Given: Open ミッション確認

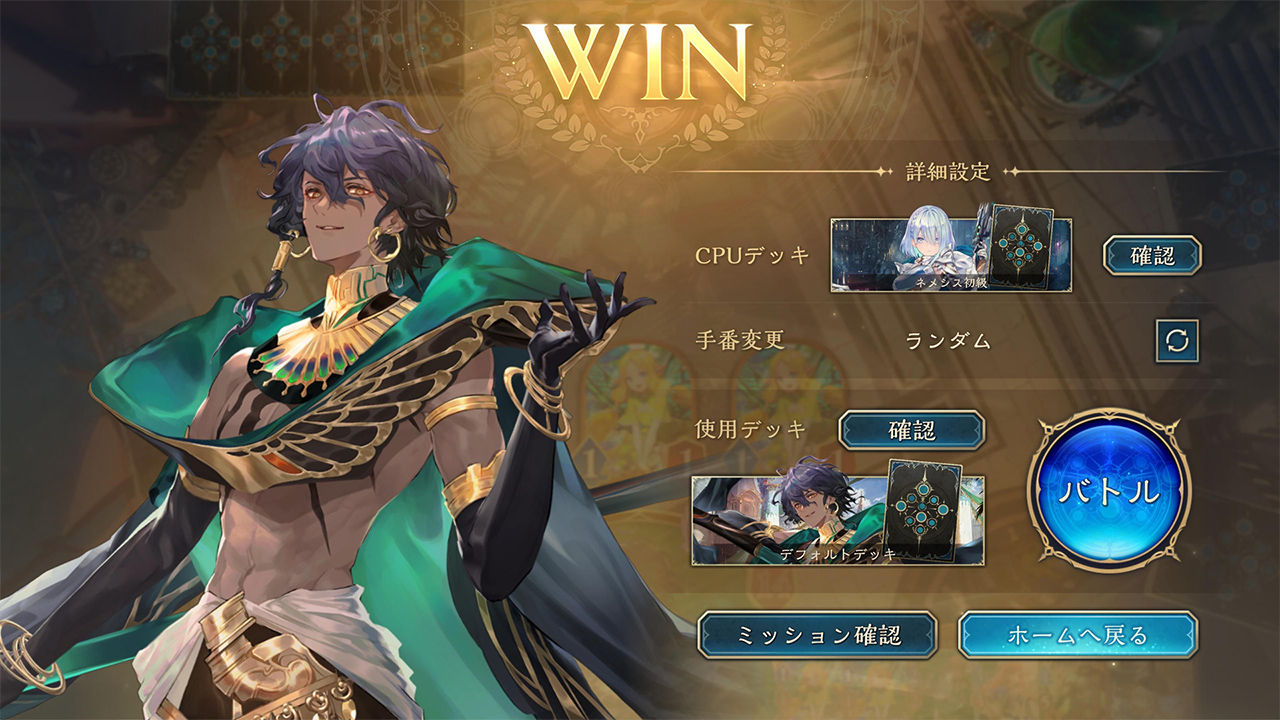Looking at the screenshot, I should [817, 635].
